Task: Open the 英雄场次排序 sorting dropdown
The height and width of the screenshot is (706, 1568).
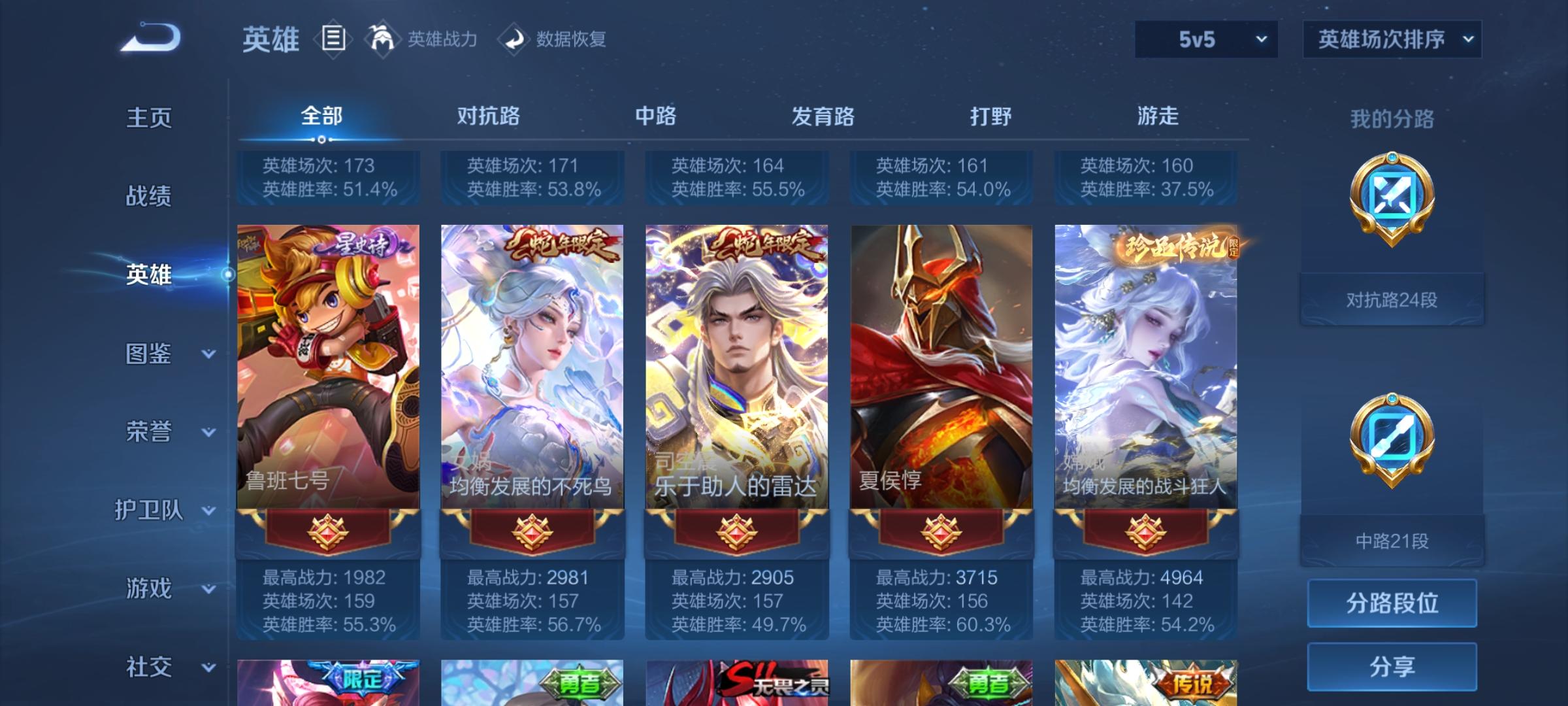Action: coord(1392,39)
